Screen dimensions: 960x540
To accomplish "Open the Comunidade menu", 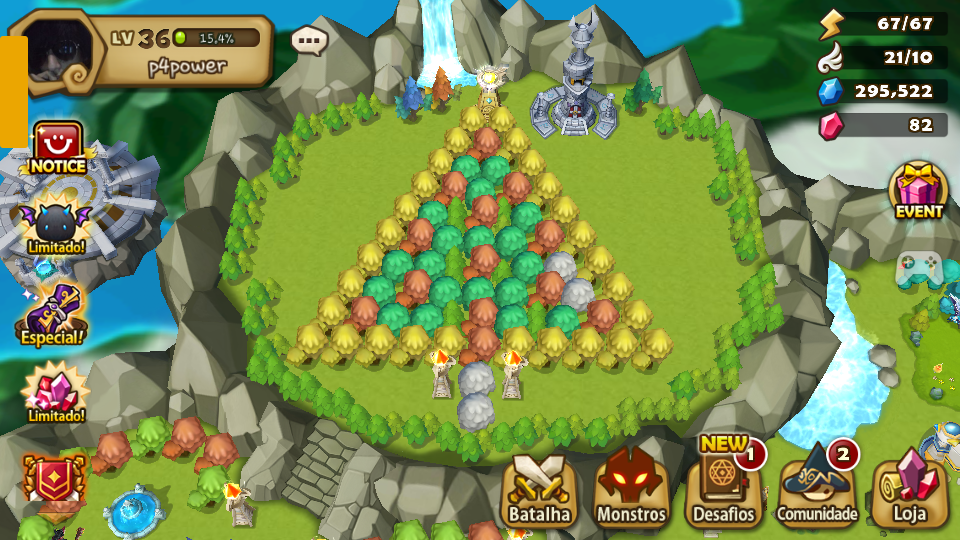I will pos(817,489).
